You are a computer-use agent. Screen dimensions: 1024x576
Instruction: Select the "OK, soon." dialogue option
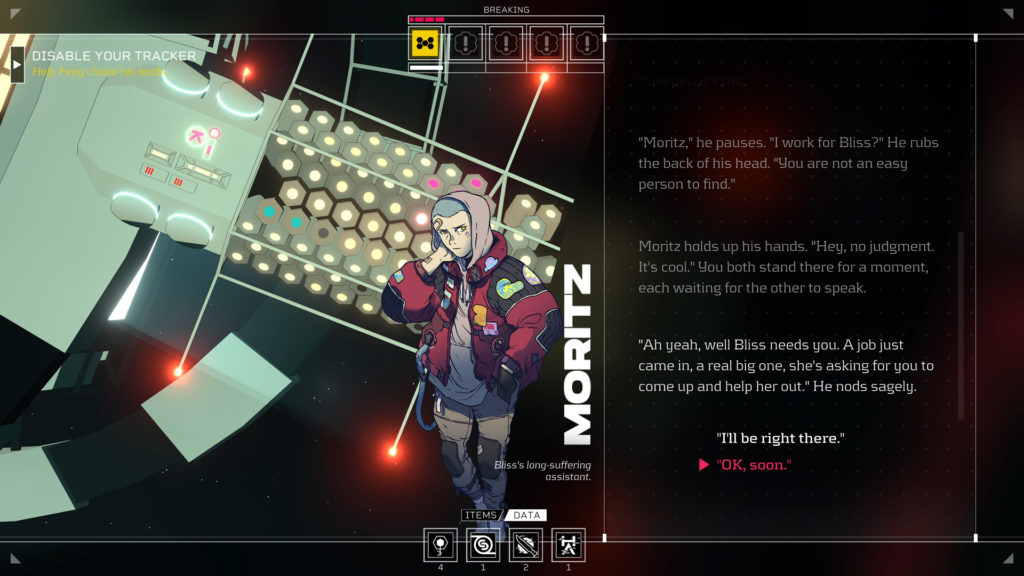click(x=754, y=466)
